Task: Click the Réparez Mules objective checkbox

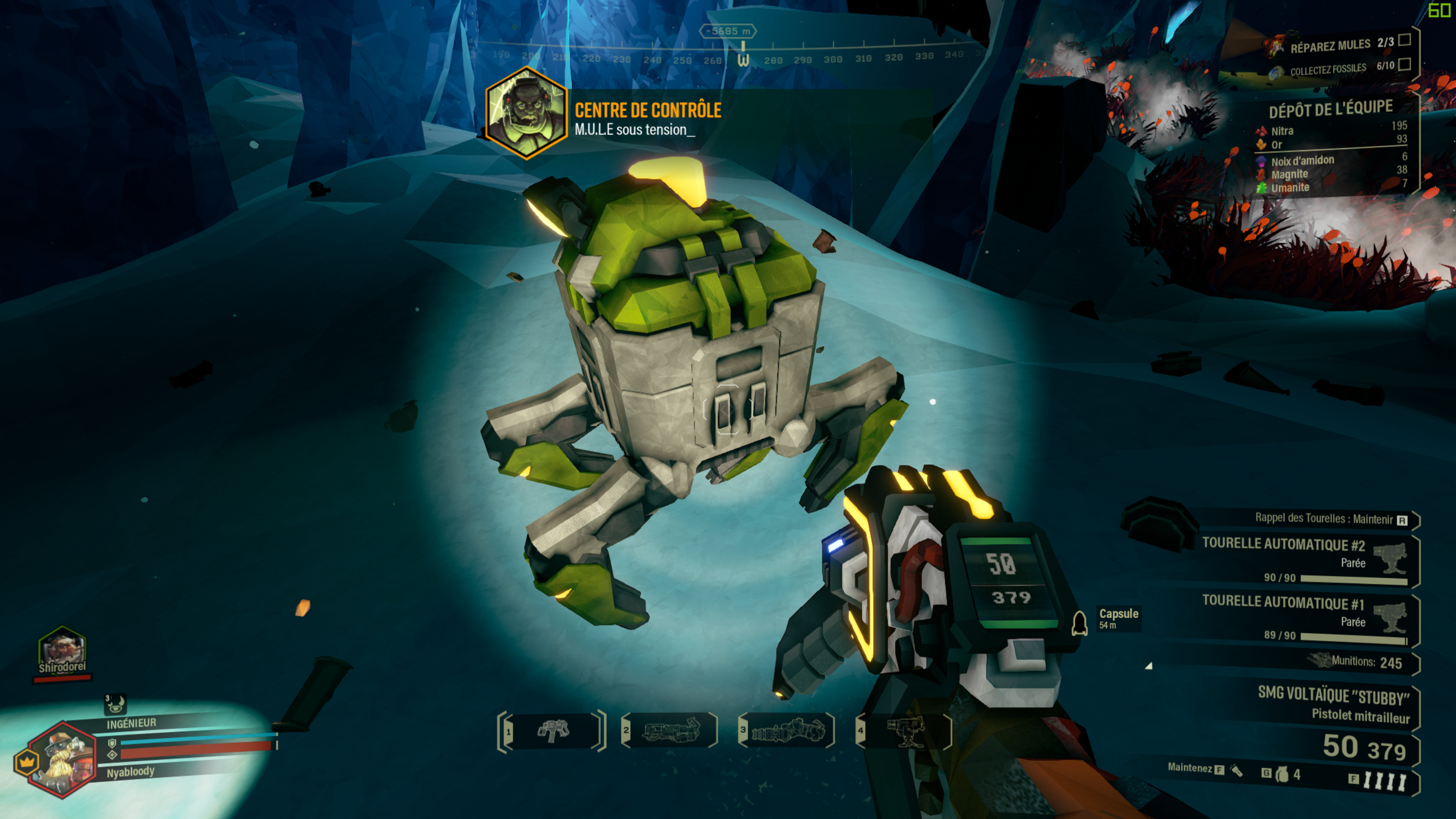Action: point(1404,40)
